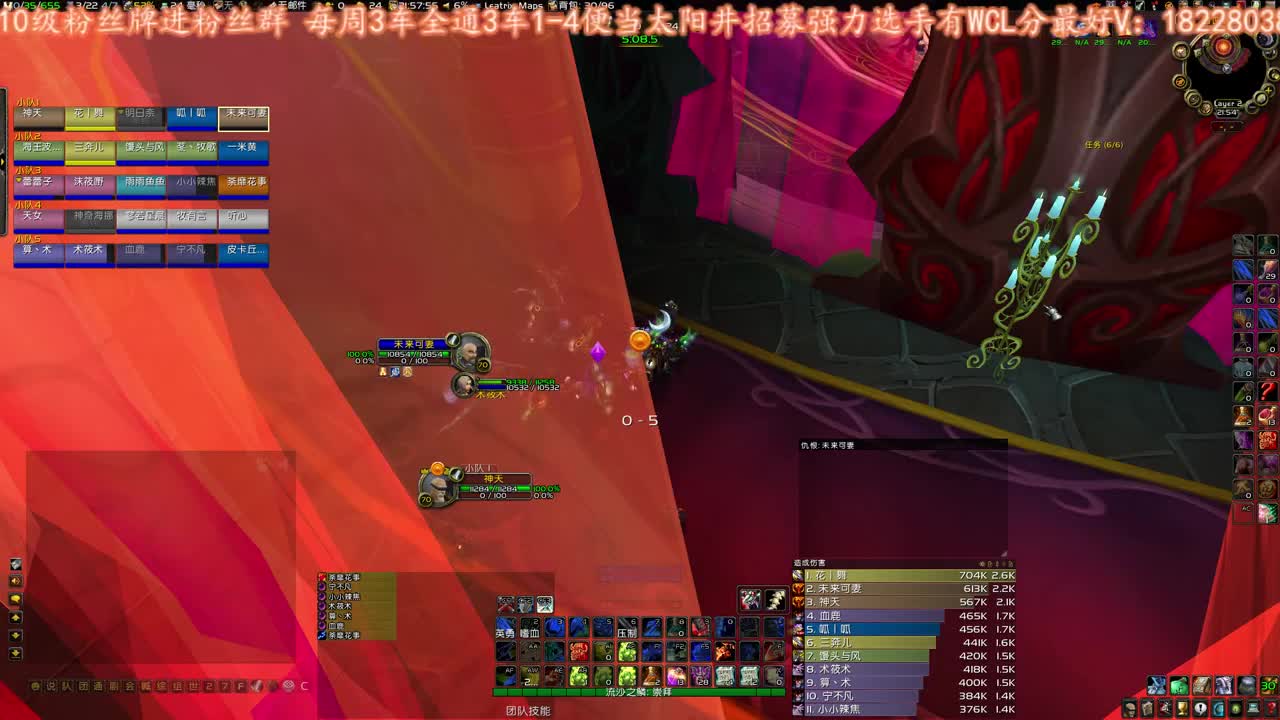Select the 说 say channel button
Viewport: 1280px width, 720px height.
point(50,685)
